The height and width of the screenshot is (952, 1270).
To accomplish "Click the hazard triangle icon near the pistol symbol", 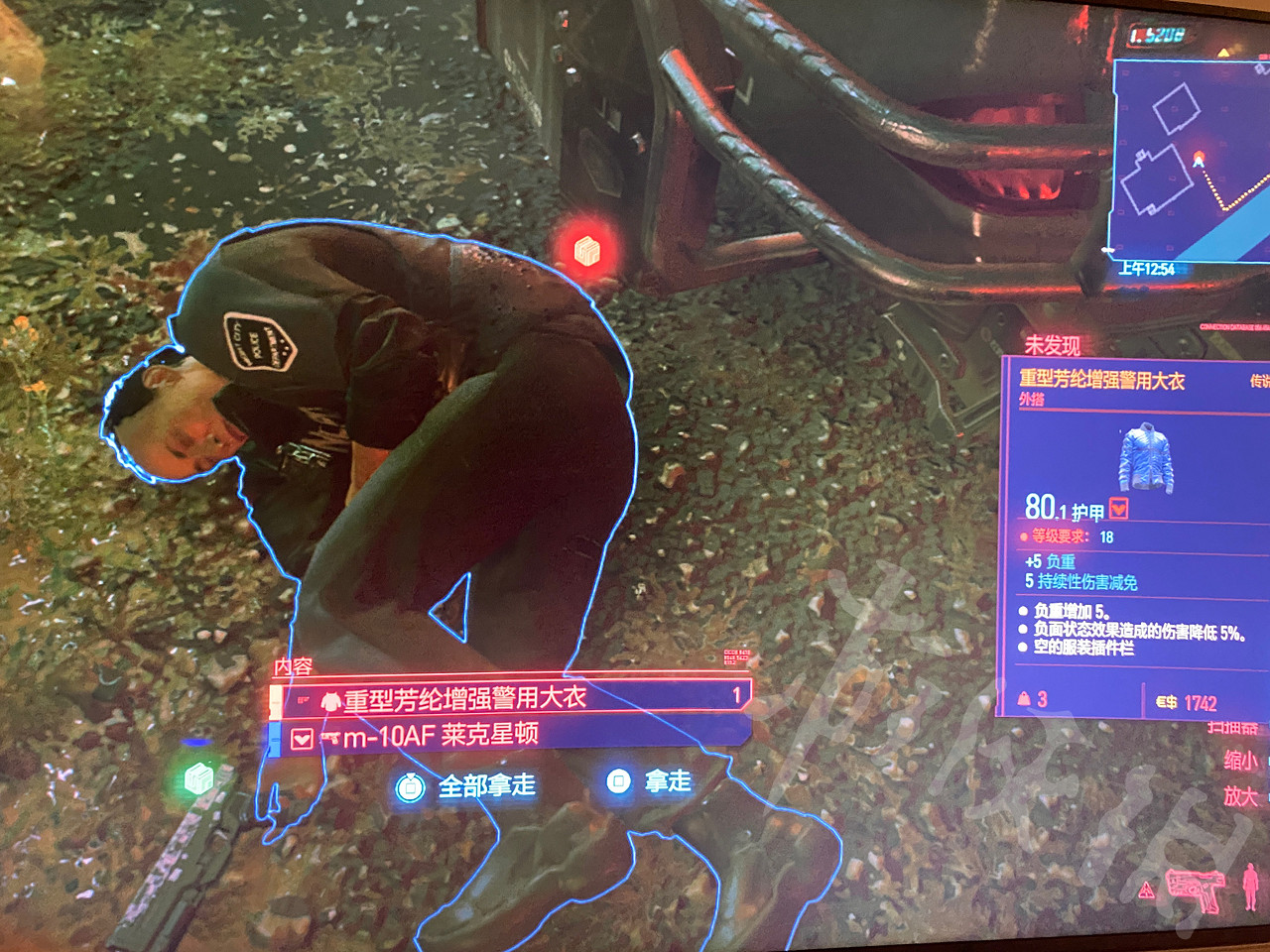I will [1146, 890].
